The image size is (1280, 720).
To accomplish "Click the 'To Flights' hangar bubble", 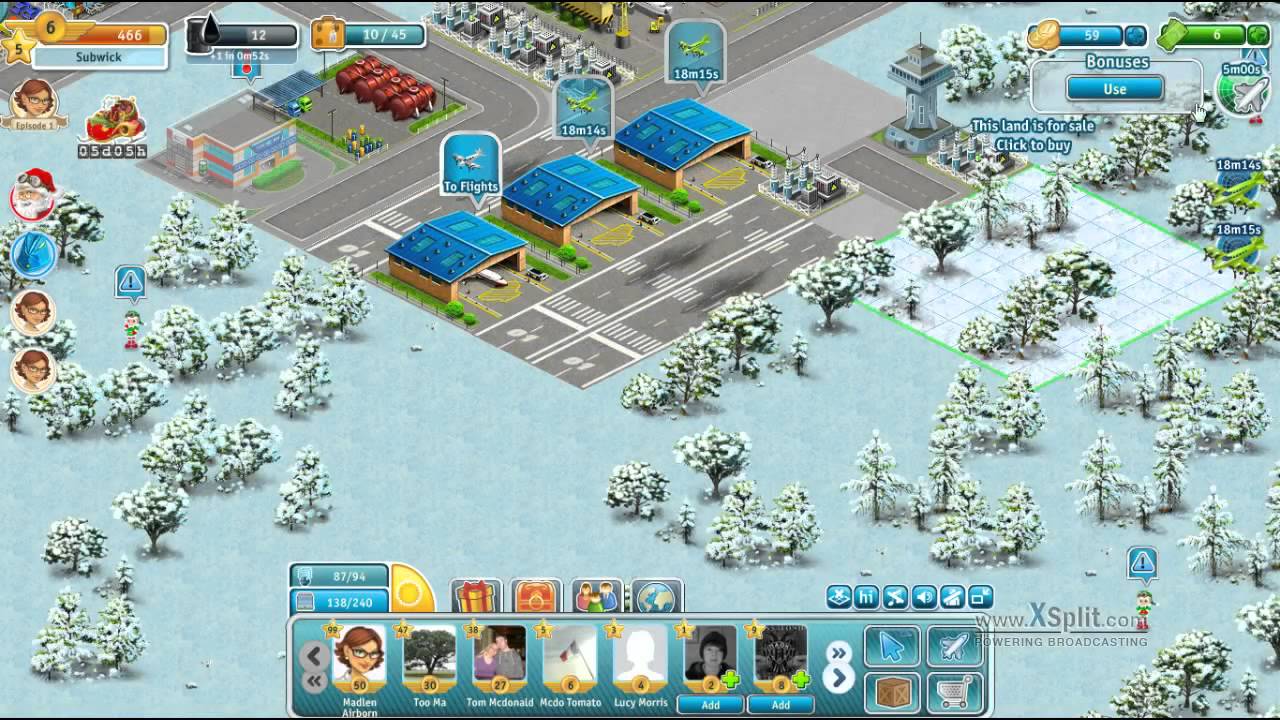I will 470,167.
